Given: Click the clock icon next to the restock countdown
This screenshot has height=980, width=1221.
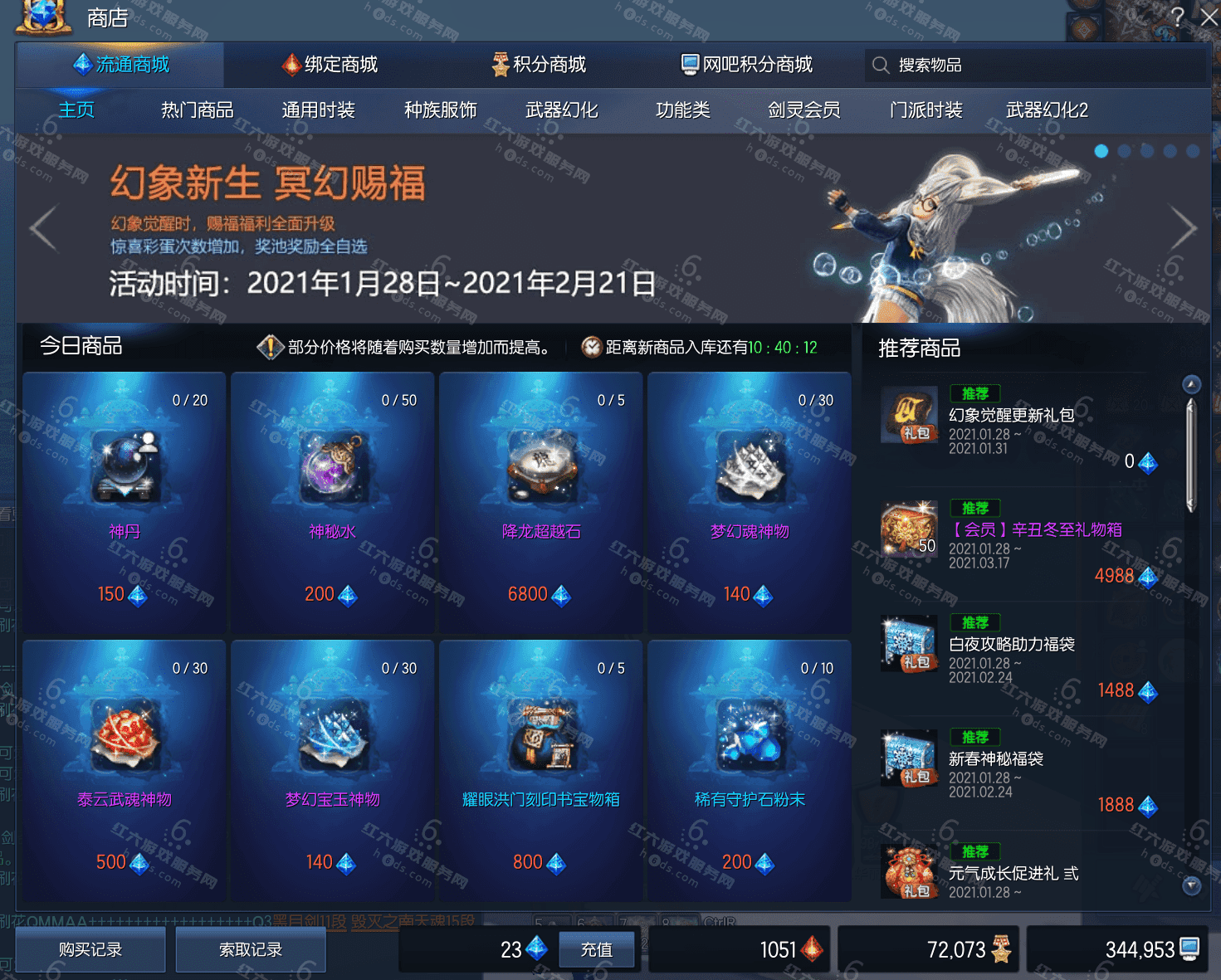Looking at the screenshot, I should 592,347.
